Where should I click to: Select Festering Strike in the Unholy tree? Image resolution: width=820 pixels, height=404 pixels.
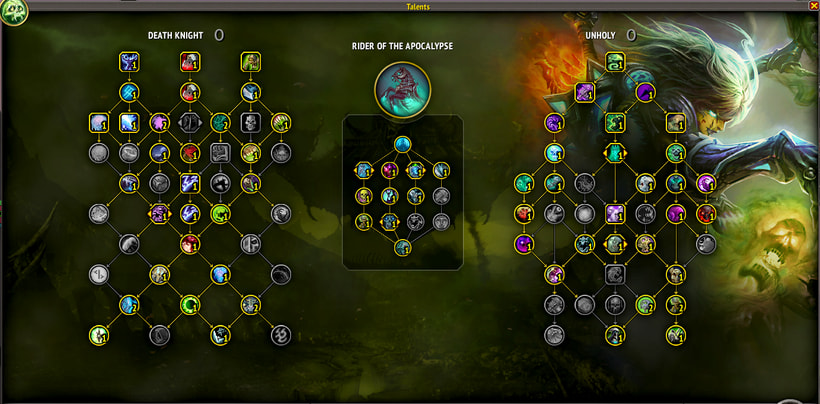coord(615,63)
